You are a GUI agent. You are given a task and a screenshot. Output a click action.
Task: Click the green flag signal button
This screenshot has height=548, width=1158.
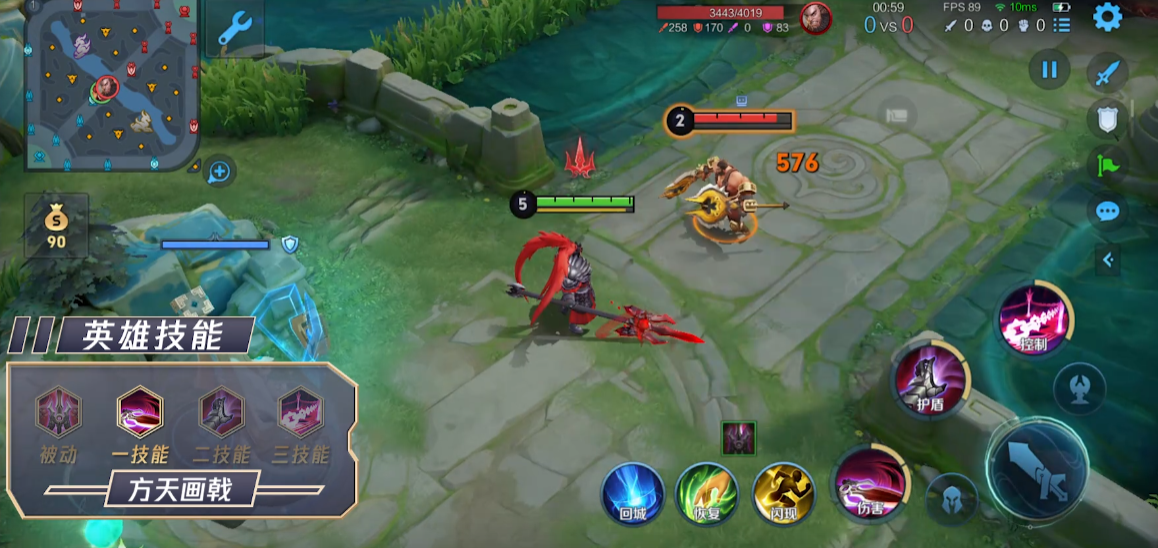click(1107, 164)
